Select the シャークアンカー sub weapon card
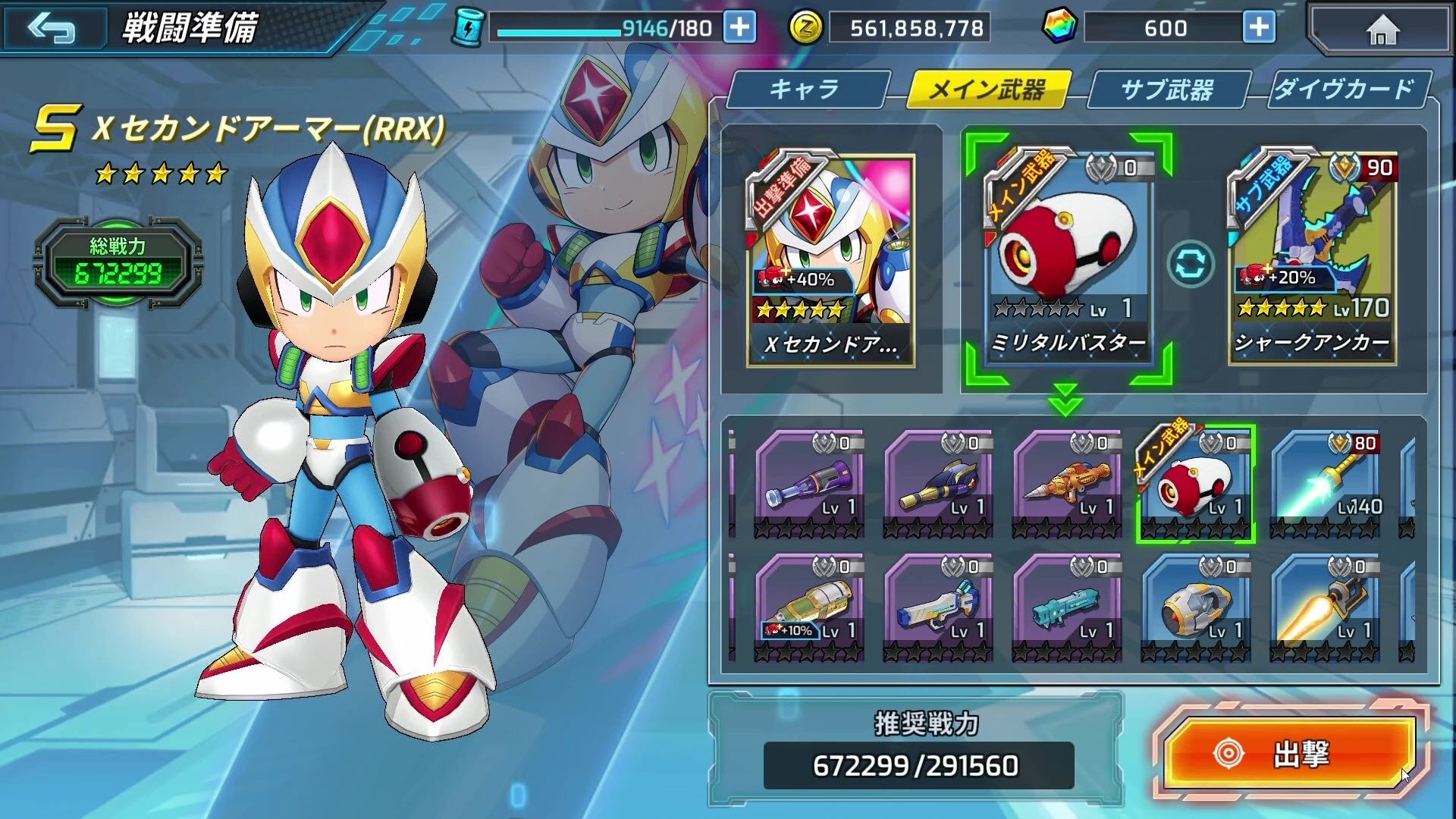Screen dimensions: 1456x819 [x=1312, y=258]
